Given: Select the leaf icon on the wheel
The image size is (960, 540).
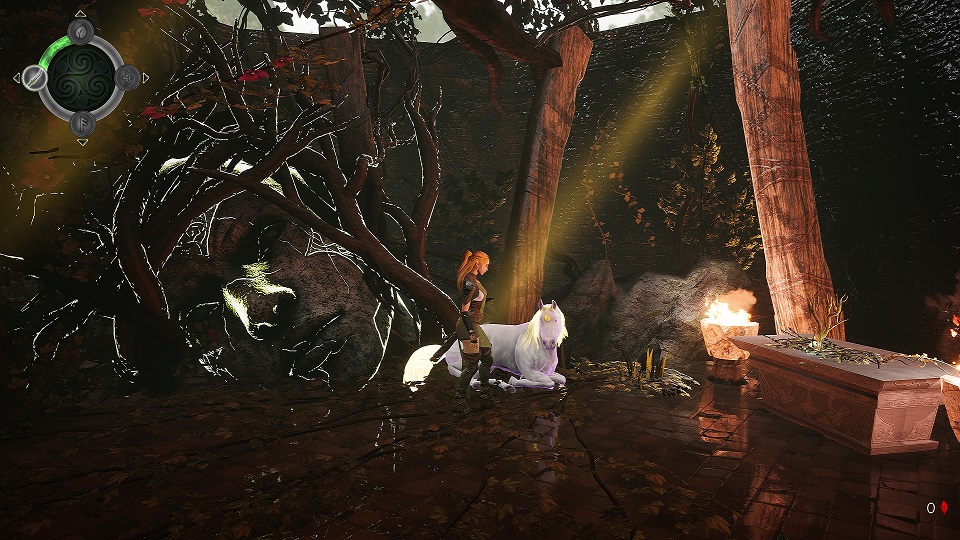Looking at the screenshot, I should 81,30.
